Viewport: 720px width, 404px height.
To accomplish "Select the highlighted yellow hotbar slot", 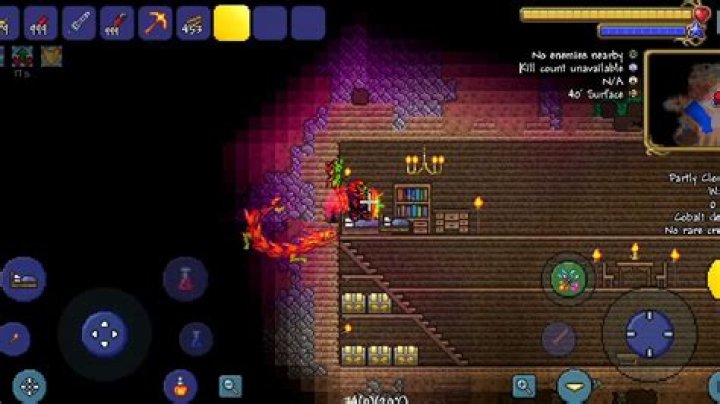I will coord(232,22).
